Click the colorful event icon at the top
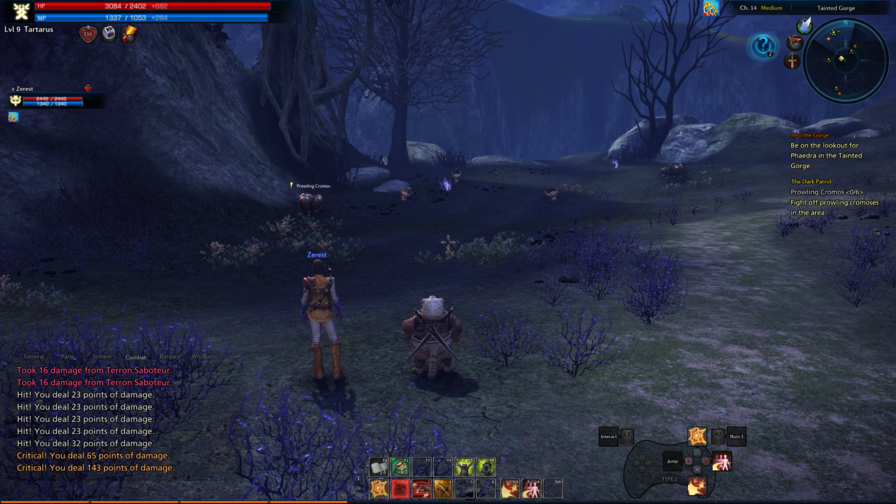Viewport: 896px width, 504px height. coord(711,9)
